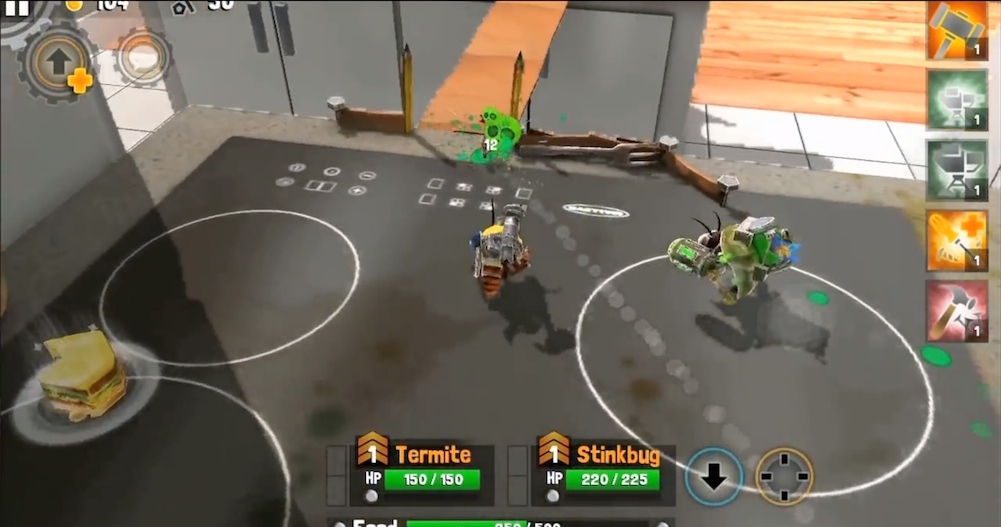This screenshot has width=1001, height=527.
Task: Select the Termite unit card
Action: click(421, 468)
